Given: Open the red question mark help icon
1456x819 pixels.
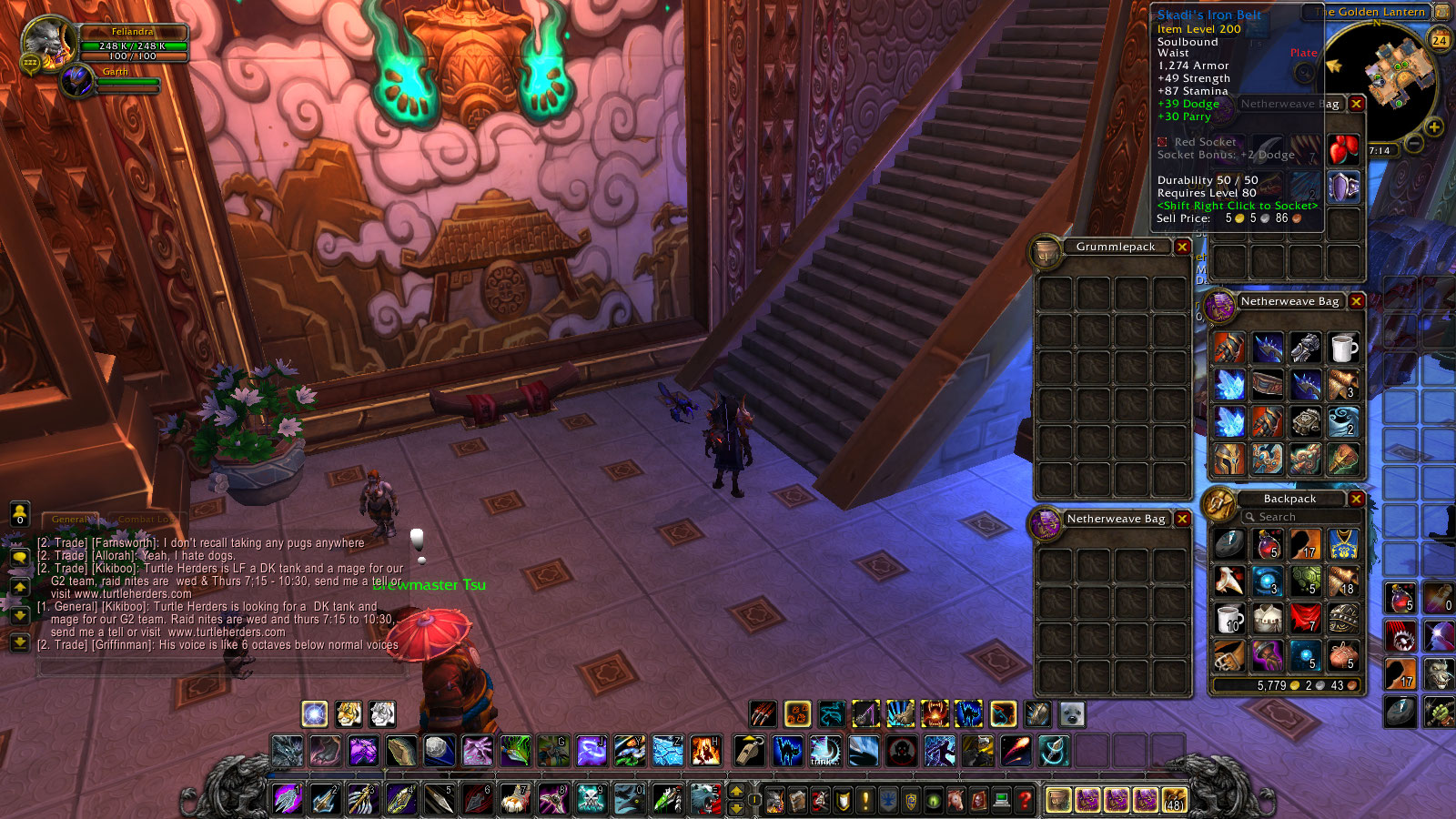Looking at the screenshot, I should 1026,801.
